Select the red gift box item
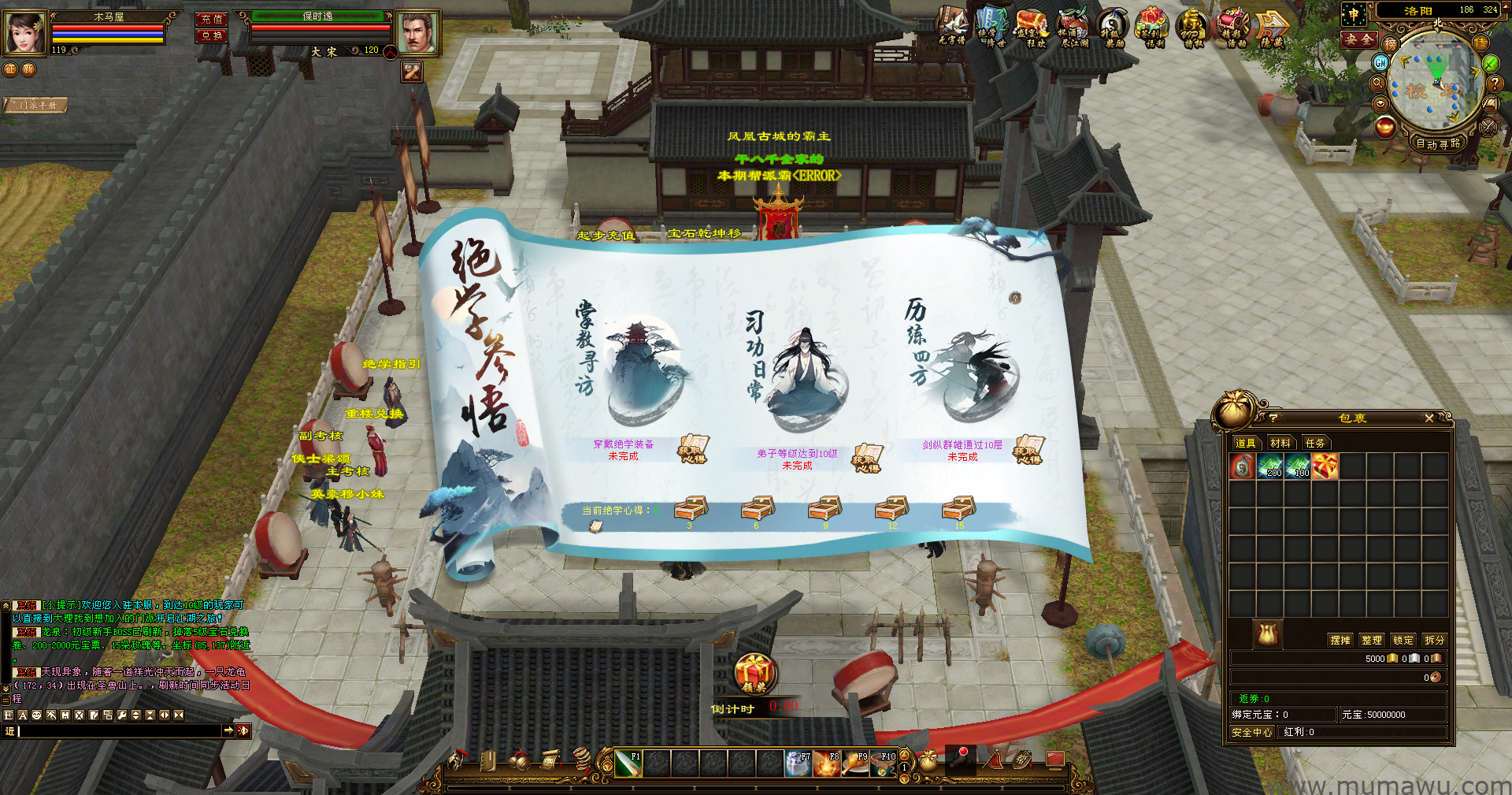Screen dimensions: 1512x795 1325,466
